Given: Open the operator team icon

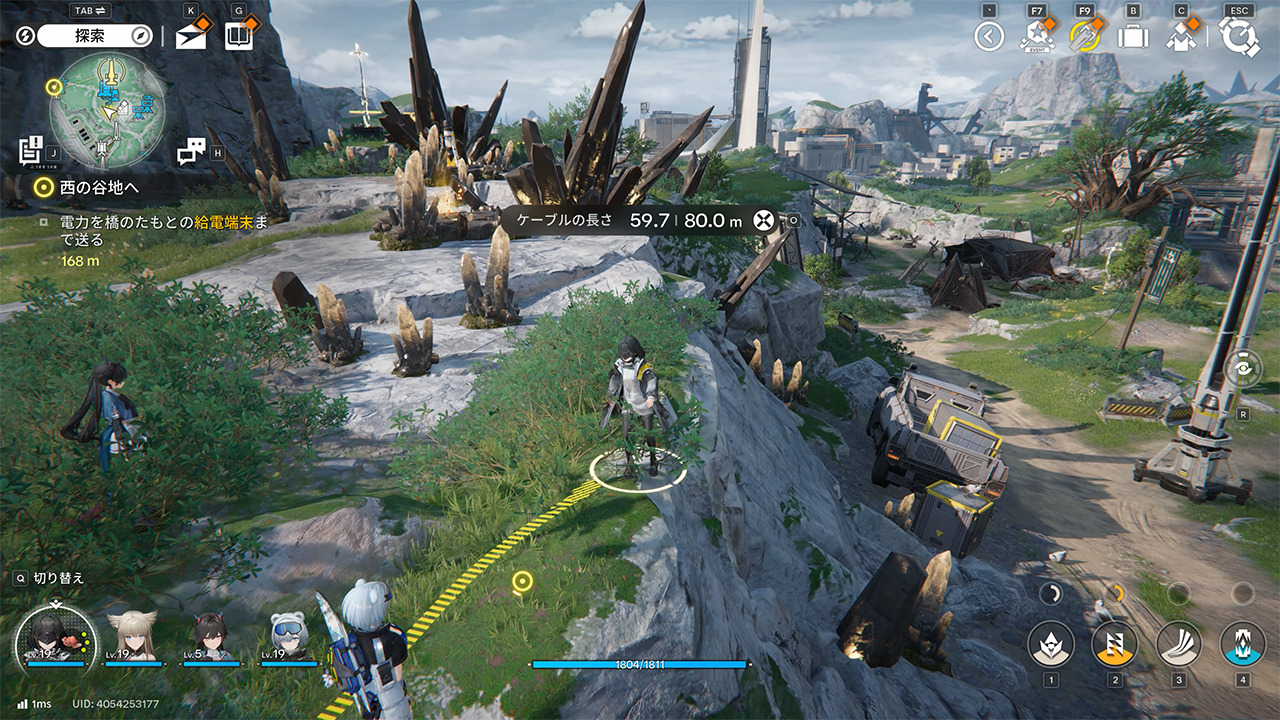Looking at the screenshot, I should point(1181,36).
